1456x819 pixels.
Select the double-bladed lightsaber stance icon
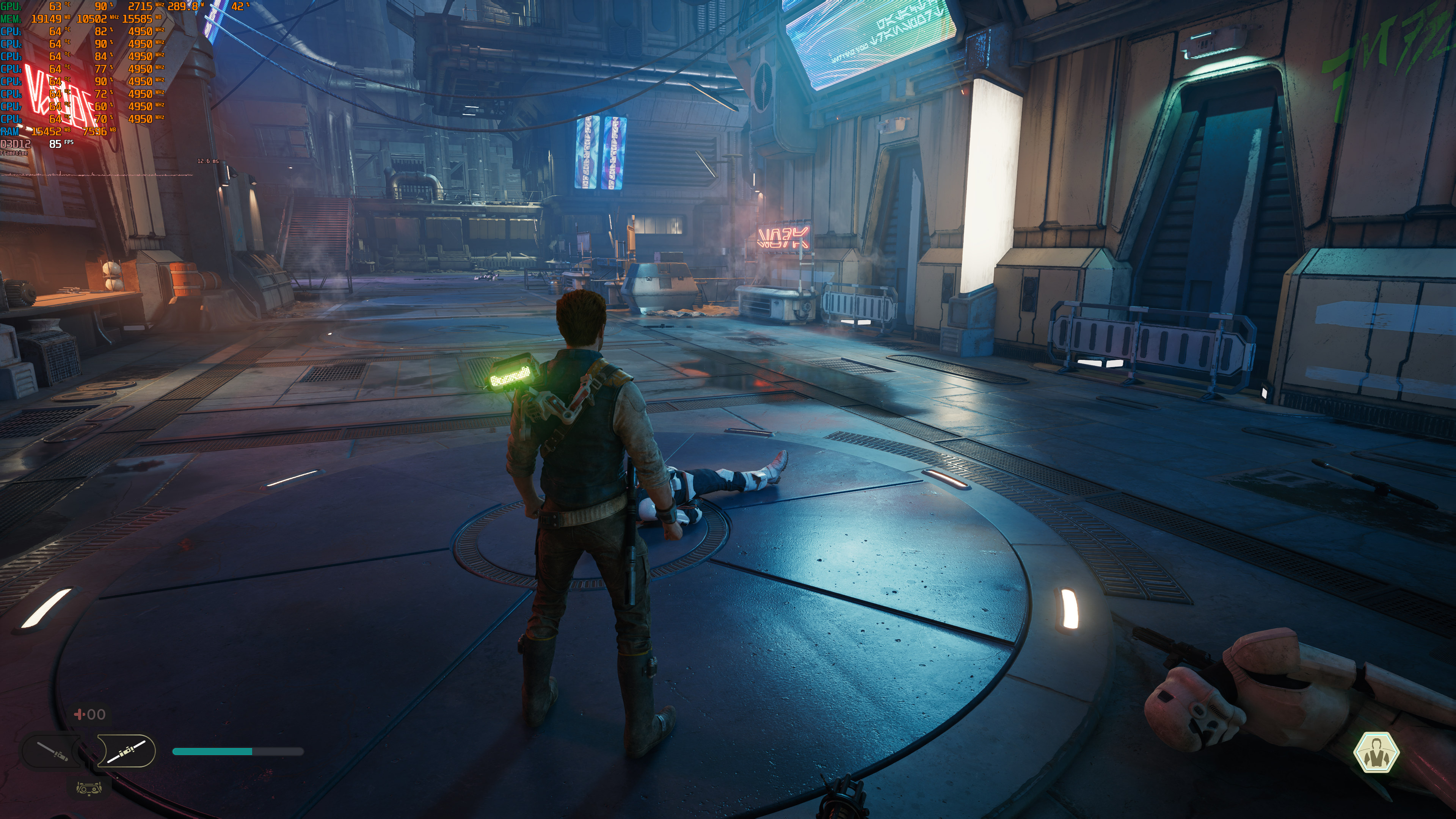[127, 751]
